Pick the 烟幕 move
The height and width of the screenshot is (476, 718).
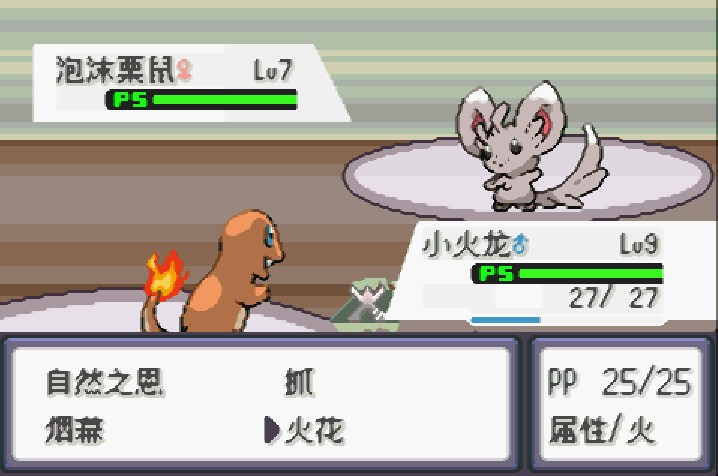click(x=76, y=431)
